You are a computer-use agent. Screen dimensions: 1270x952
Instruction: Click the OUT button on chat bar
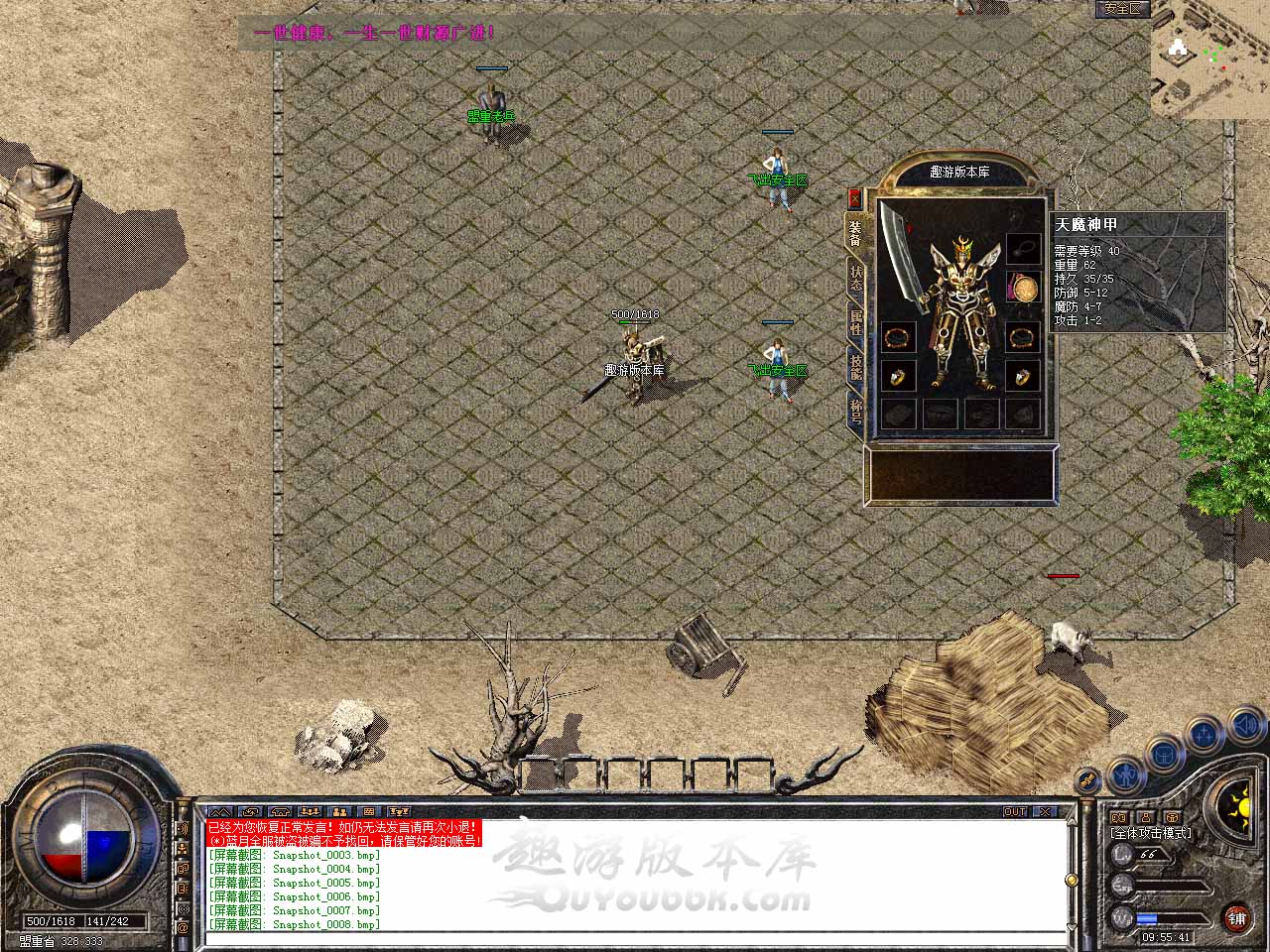1015,811
